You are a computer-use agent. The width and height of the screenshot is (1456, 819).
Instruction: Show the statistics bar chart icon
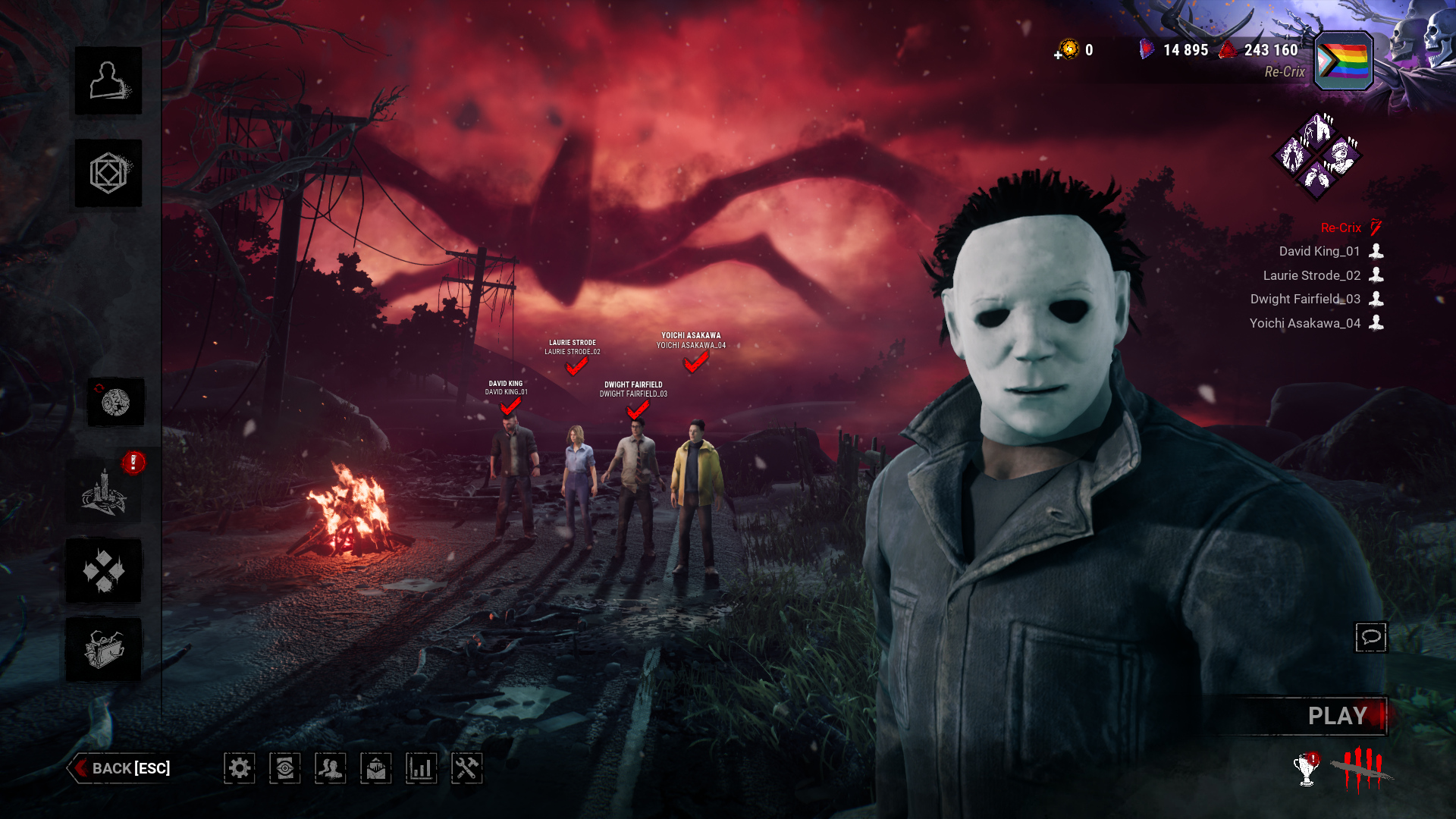pyautogui.click(x=421, y=768)
